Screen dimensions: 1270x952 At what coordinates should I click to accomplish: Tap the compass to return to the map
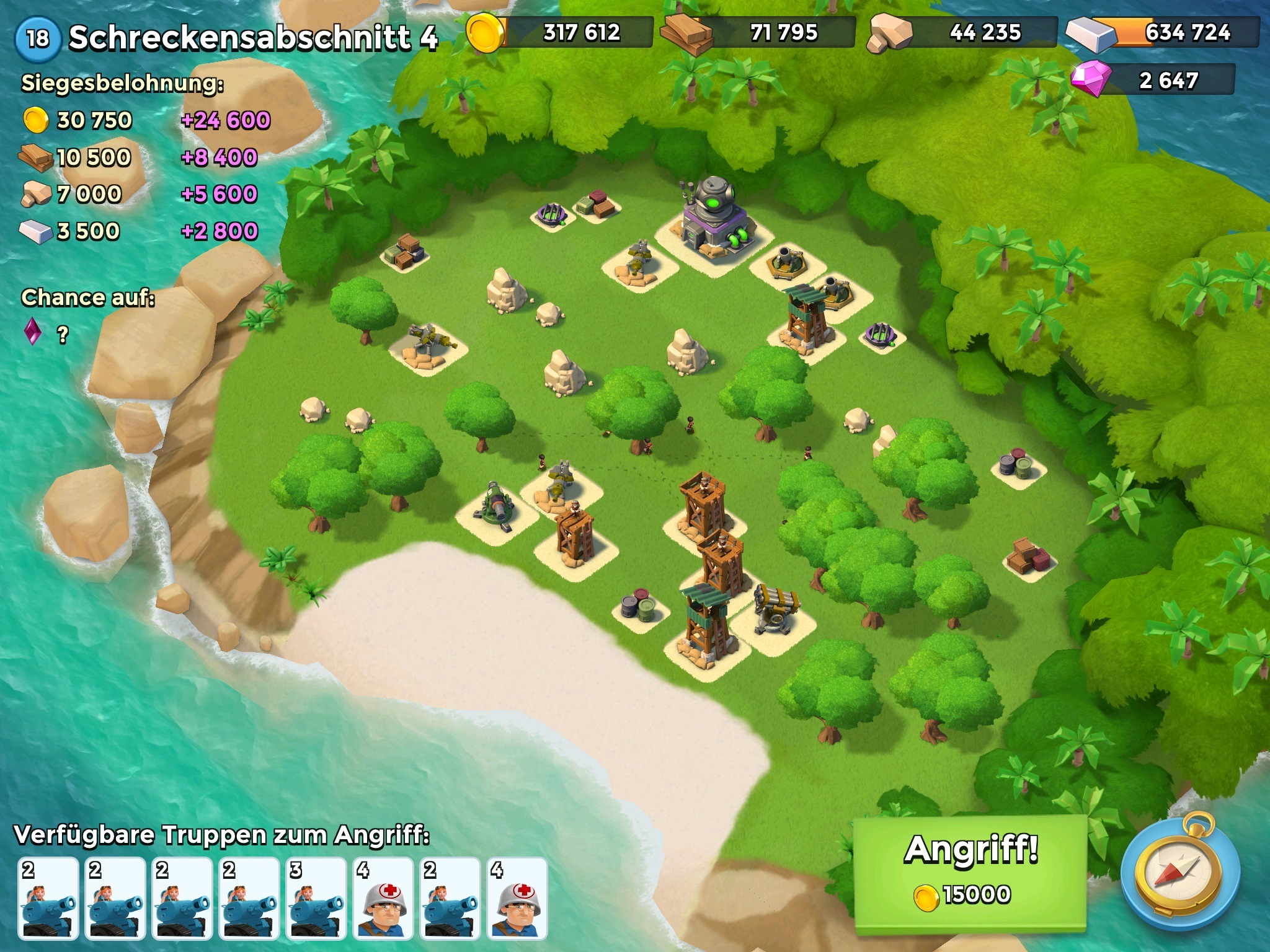[1181, 874]
